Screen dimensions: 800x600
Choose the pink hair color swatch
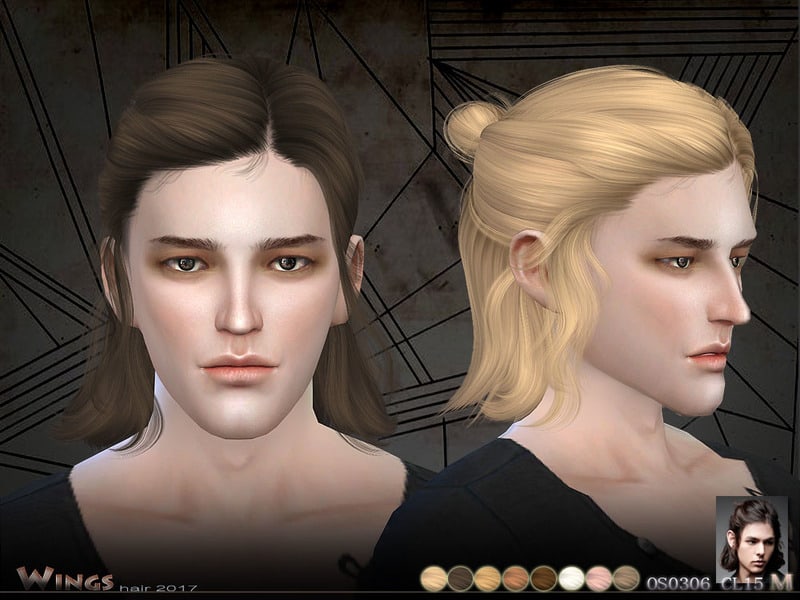click(x=599, y=578)
